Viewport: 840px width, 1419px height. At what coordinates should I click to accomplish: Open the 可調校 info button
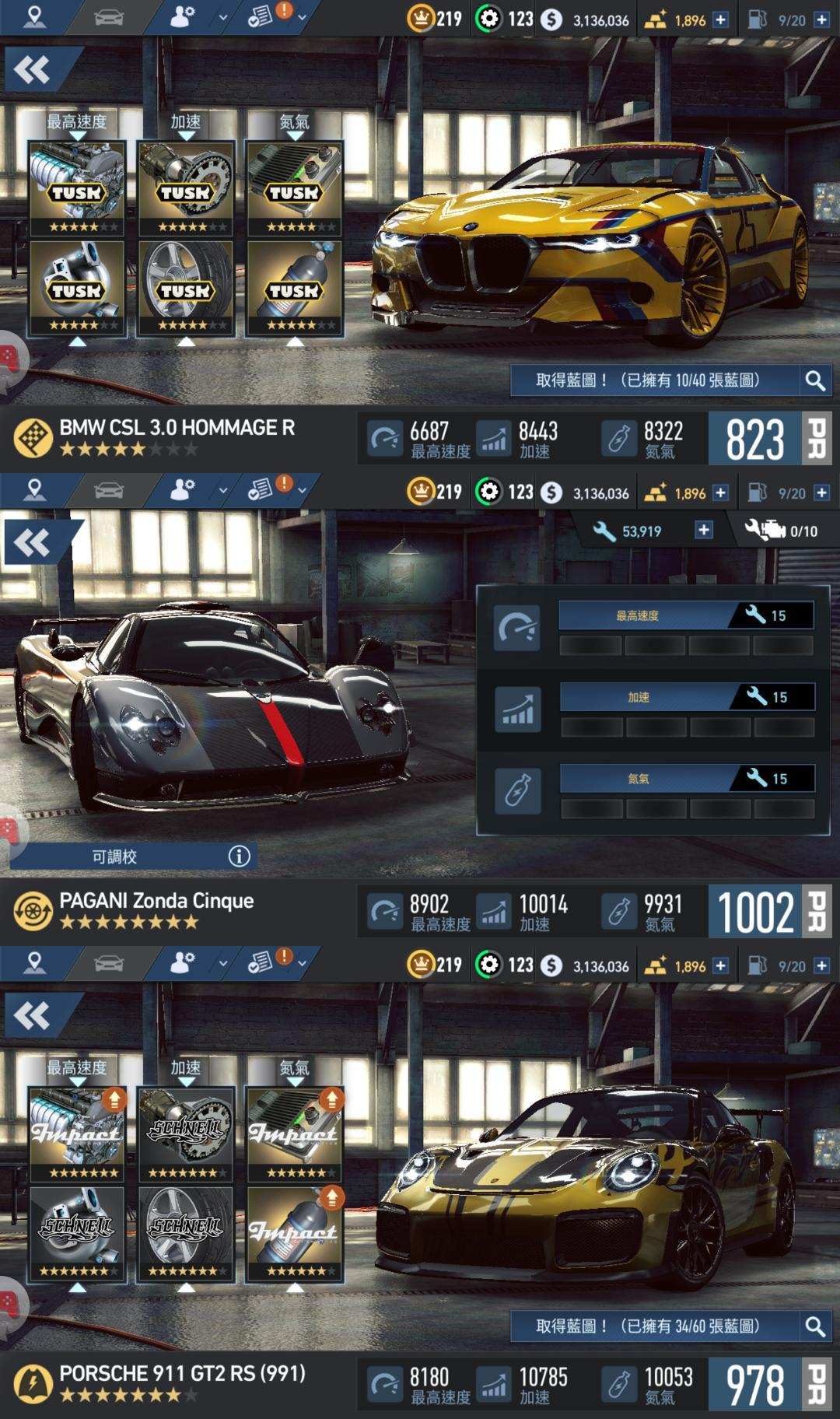pos(239,857)
